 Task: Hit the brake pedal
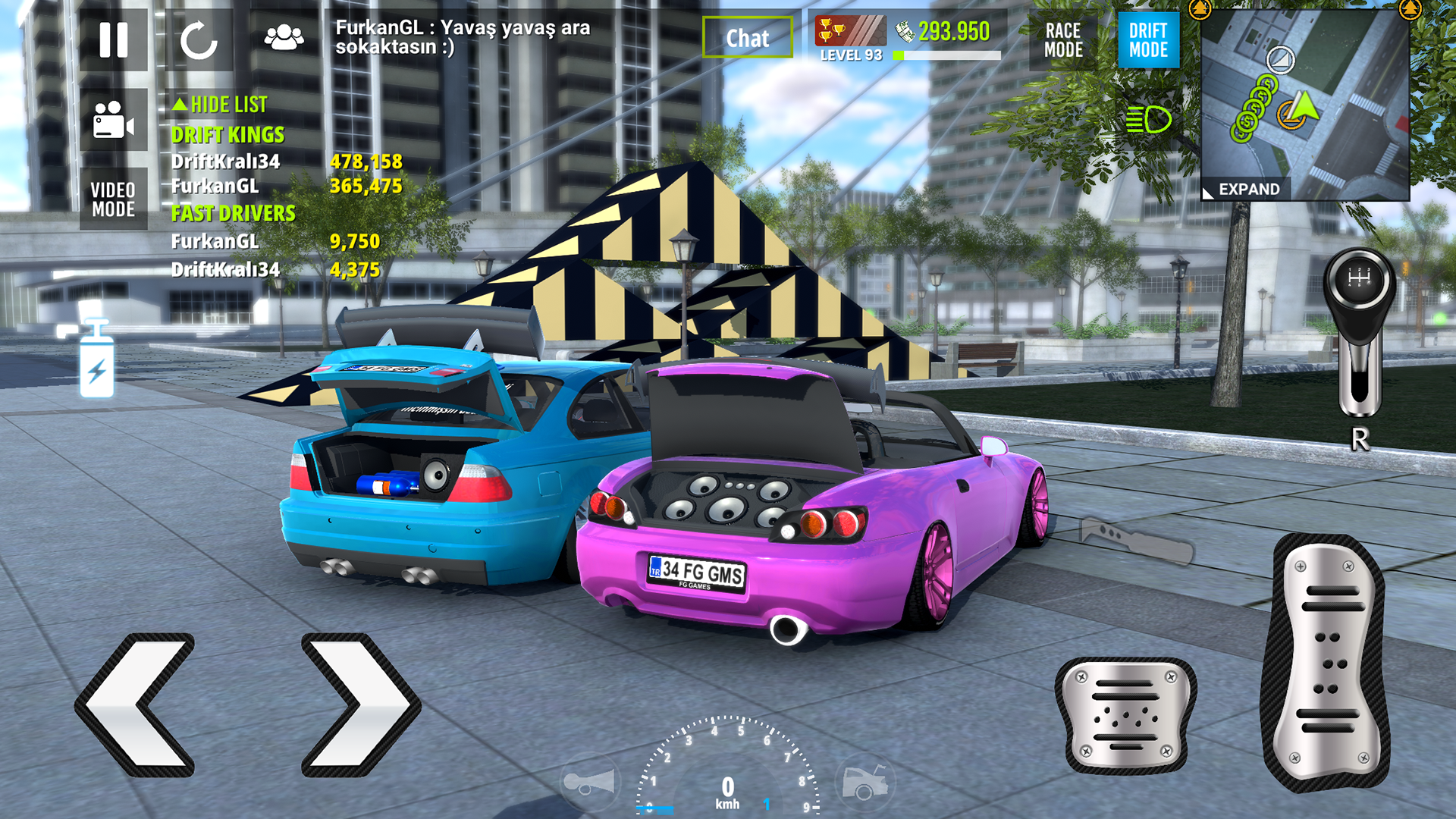(x=1126, y=716)
